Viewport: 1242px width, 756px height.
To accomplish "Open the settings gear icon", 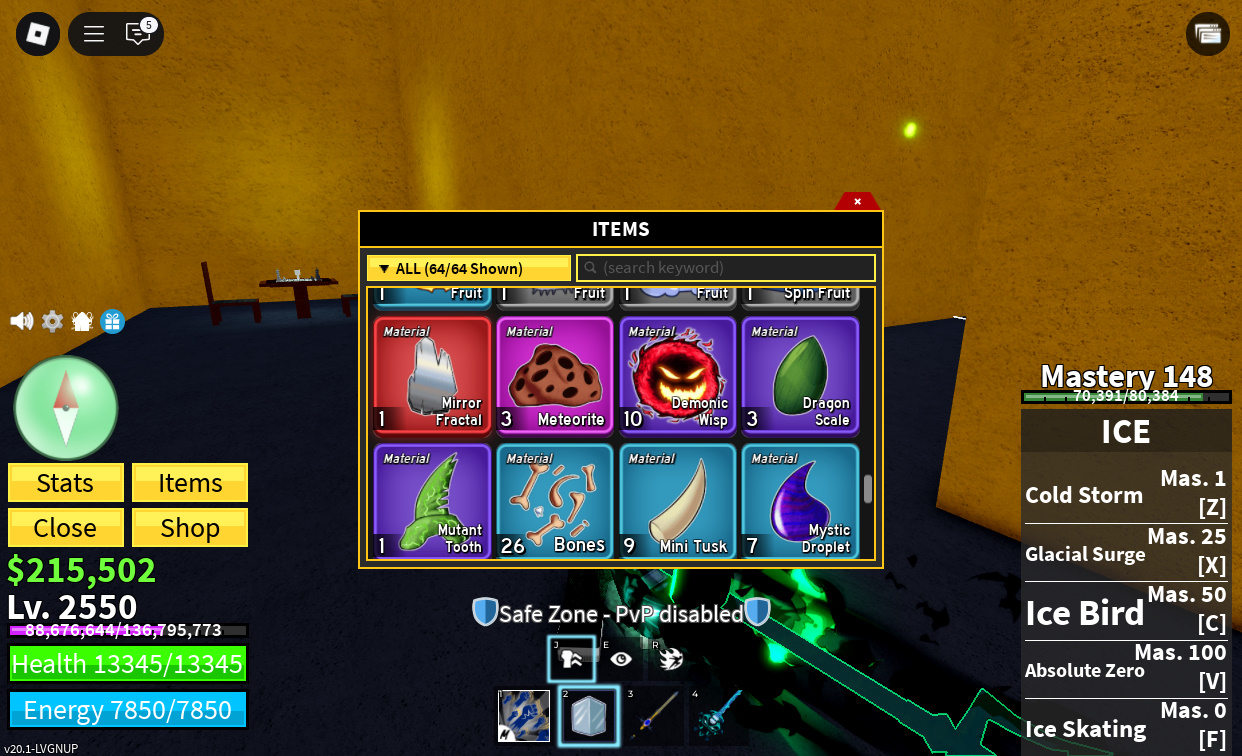I will coord(52,321).
